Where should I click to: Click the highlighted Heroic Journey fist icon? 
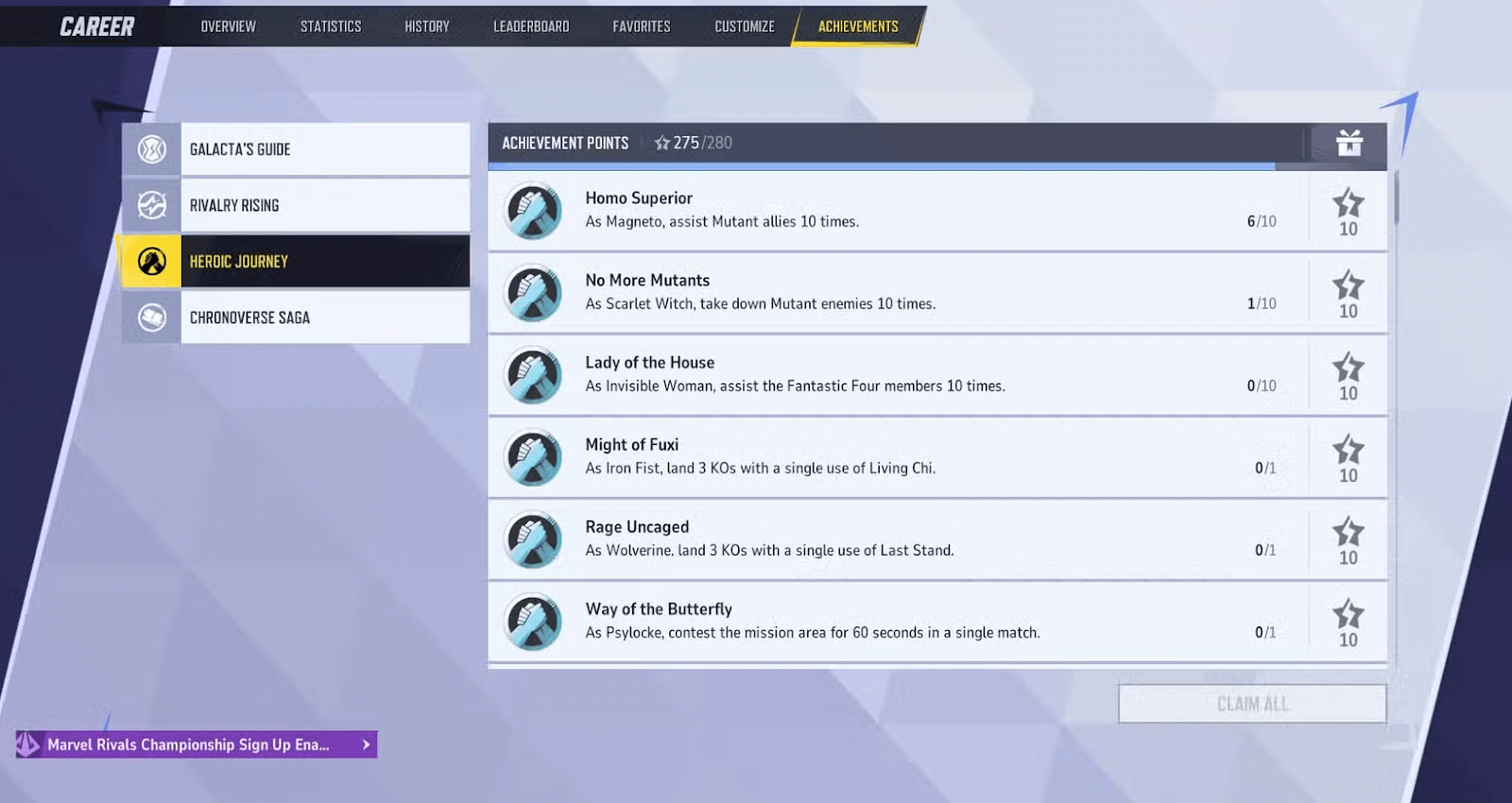pos(149,261)
